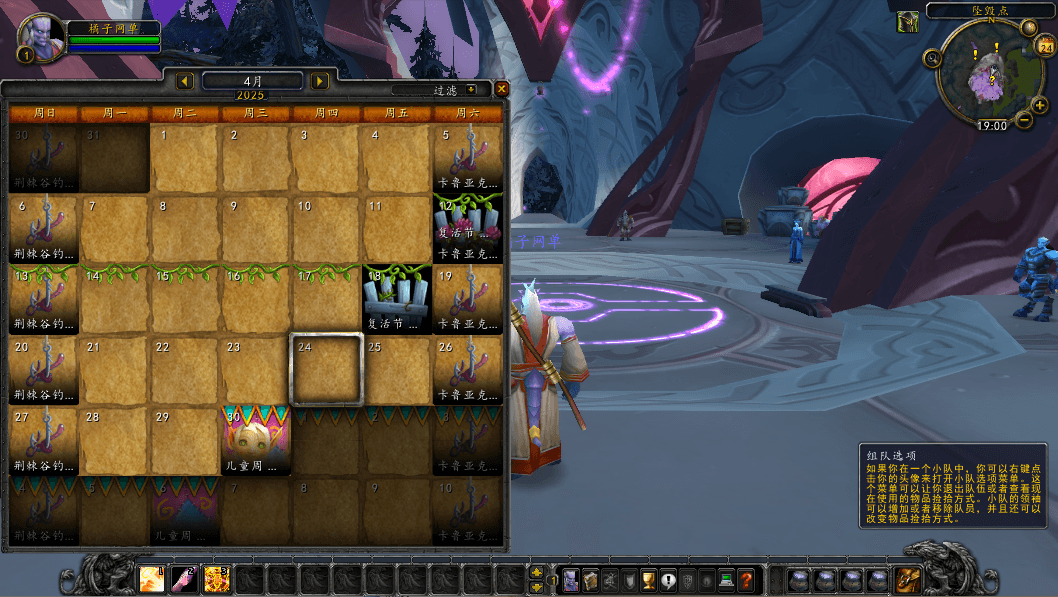Open the April 12 复活节 calendar day
Image resolution: width=1058 pixels, height=597 pixels.
(468, 228)
